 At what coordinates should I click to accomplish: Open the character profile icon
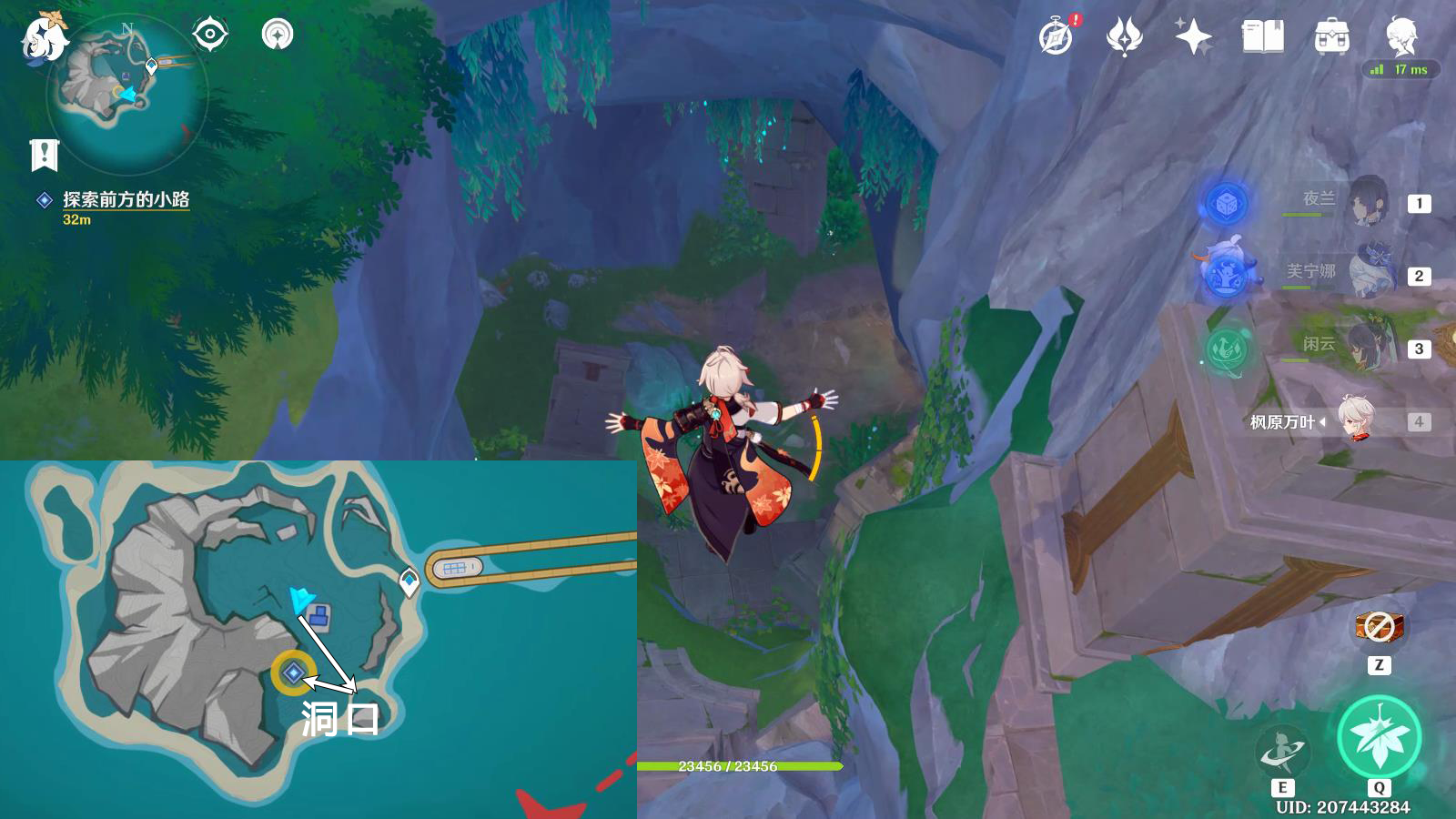tap(1400, 36)
